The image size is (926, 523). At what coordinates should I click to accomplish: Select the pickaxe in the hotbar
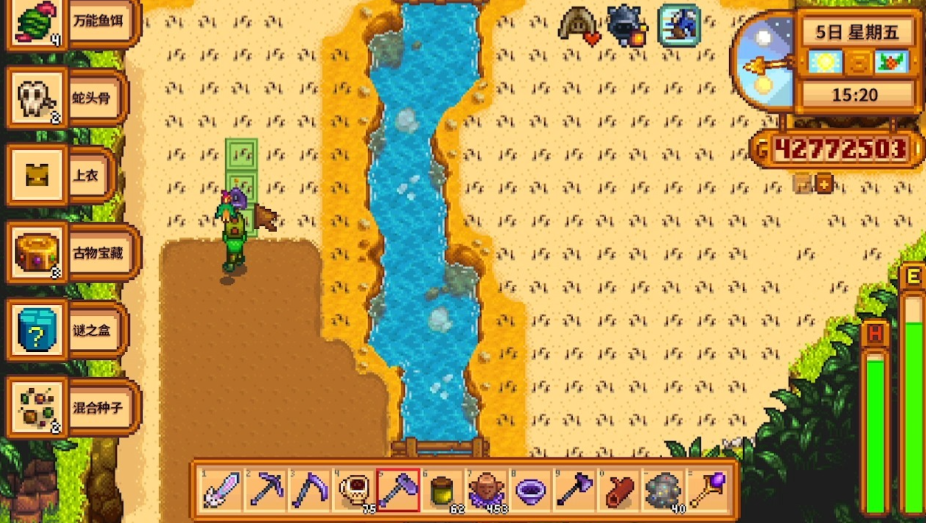[x=265, y=490]
